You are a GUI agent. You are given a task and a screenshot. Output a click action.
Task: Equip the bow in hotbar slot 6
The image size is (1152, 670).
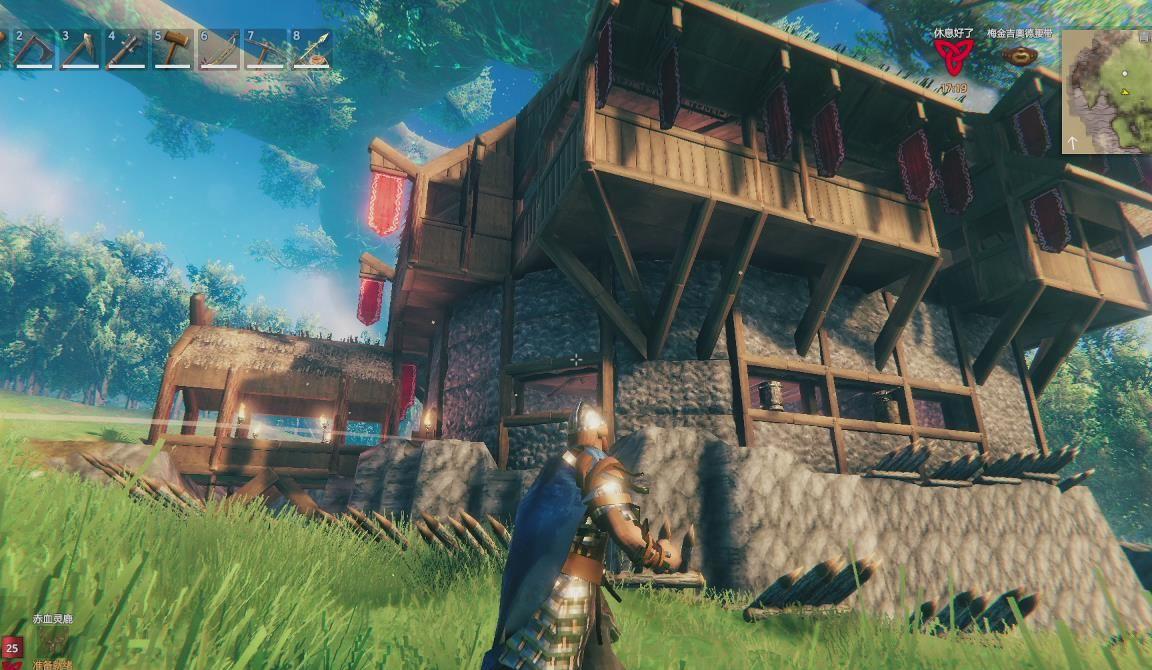218,49
